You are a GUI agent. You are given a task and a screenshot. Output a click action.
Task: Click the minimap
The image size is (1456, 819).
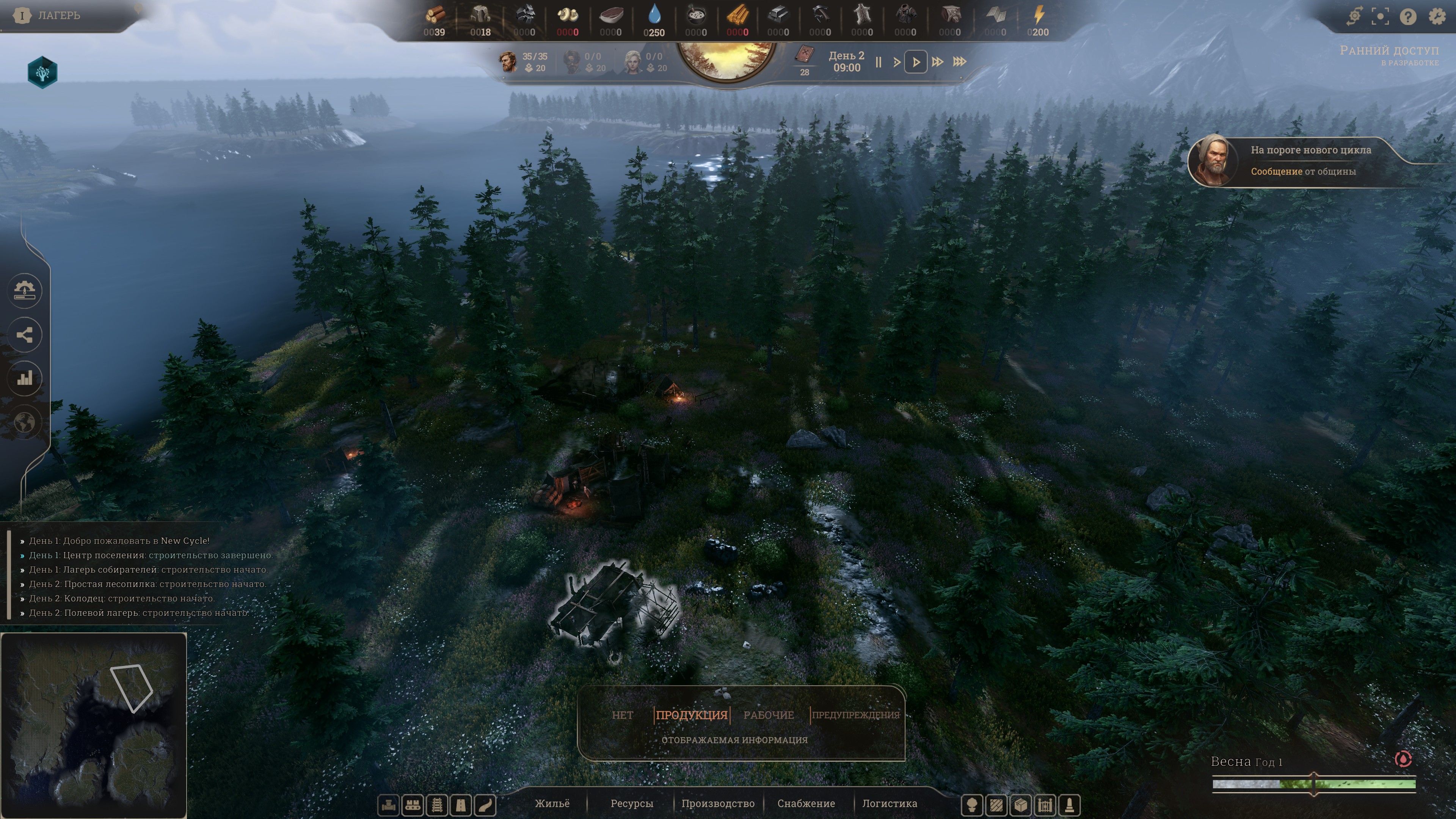point(94,725)
